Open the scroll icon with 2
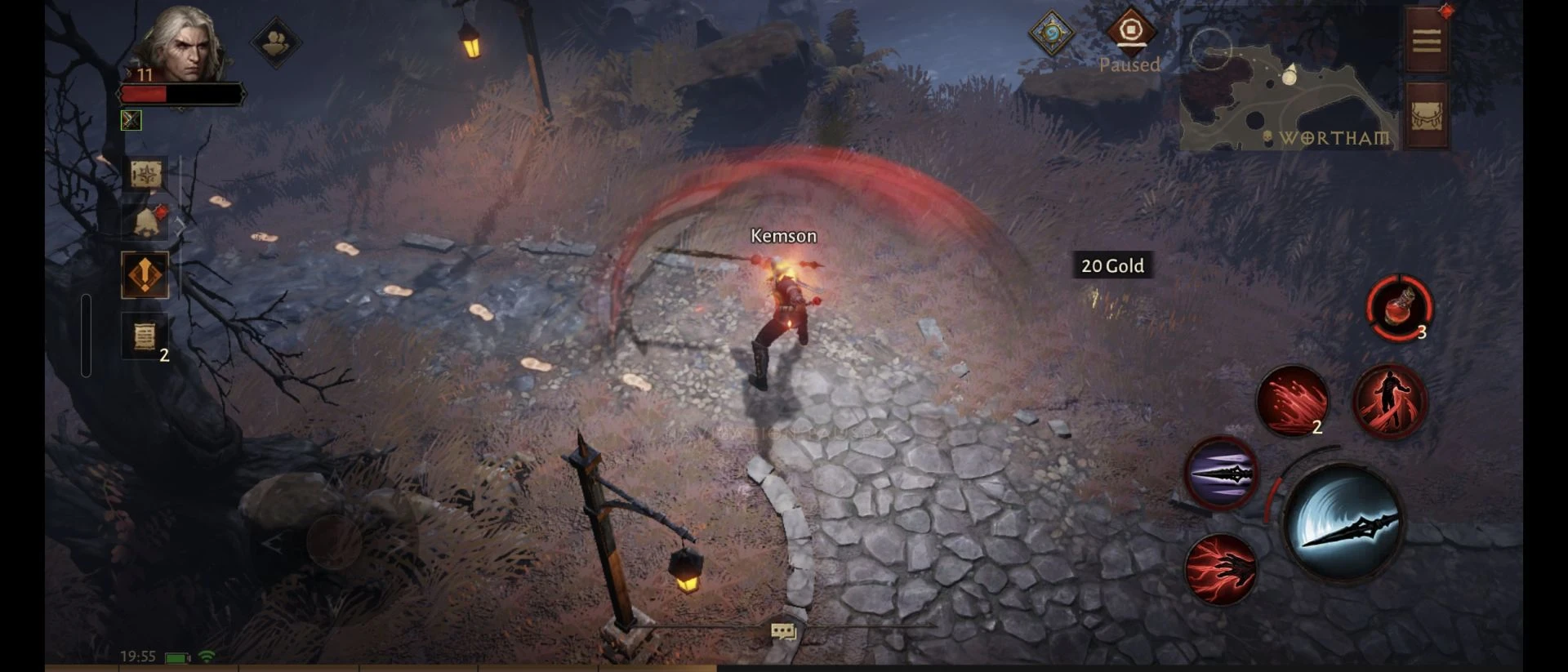Image resolution: width=1568 pixels, height=672 pixels. coord(145,336)
